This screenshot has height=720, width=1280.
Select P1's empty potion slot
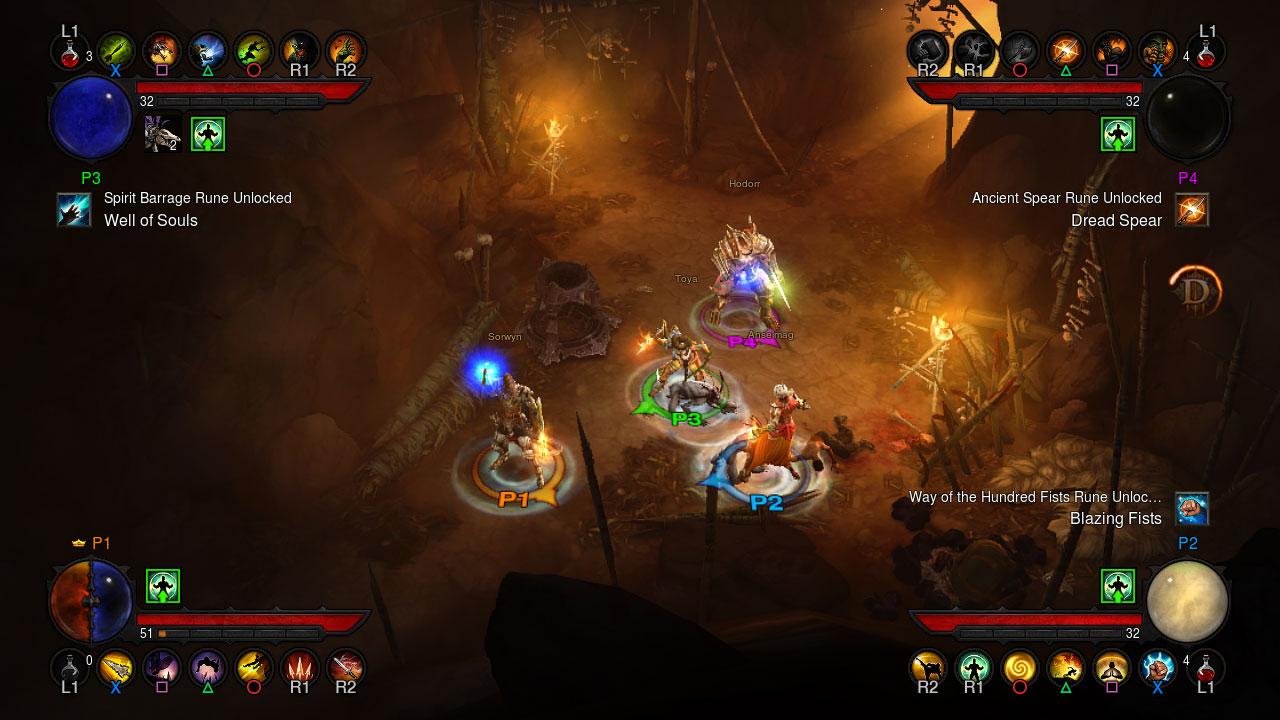click(69, 667)
